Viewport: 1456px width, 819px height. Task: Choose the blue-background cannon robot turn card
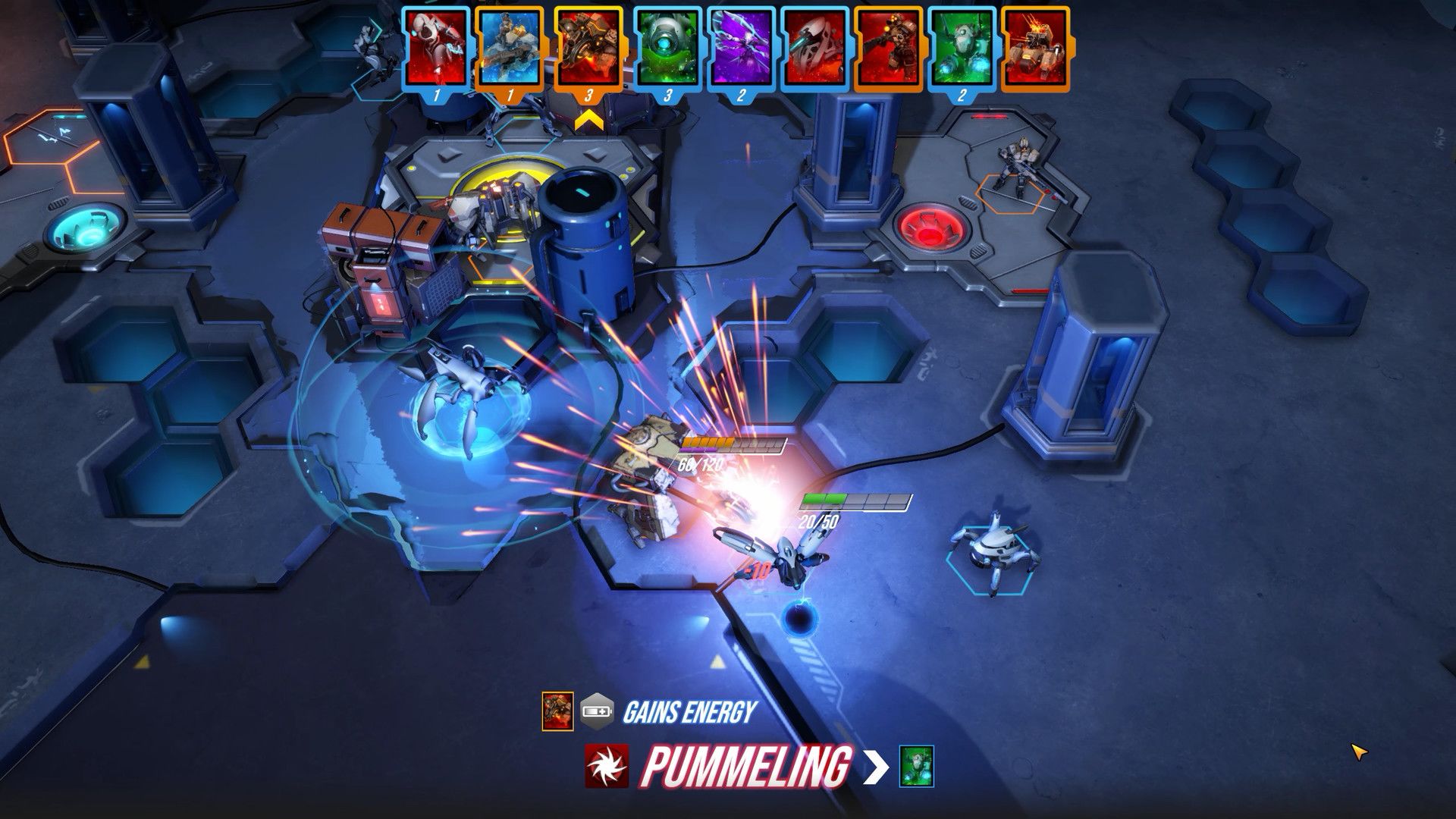tap(510, 47)
